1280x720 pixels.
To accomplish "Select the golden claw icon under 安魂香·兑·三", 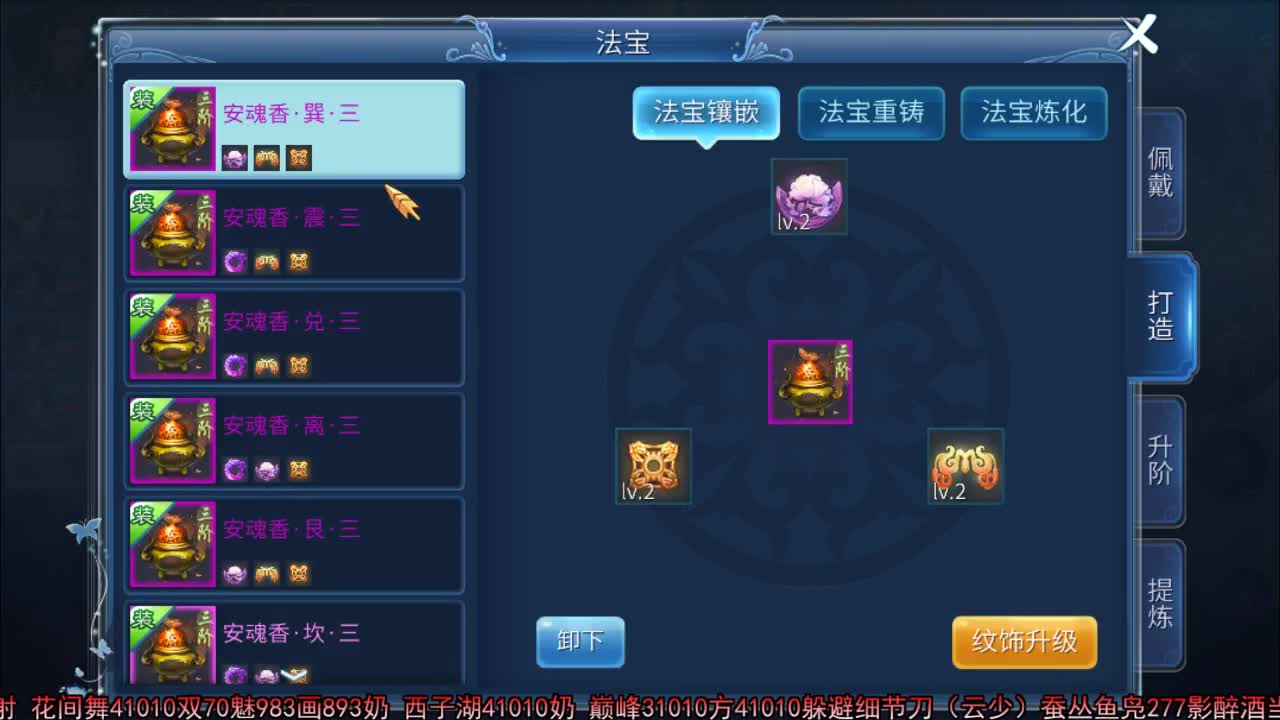I will tap(267, 366).
